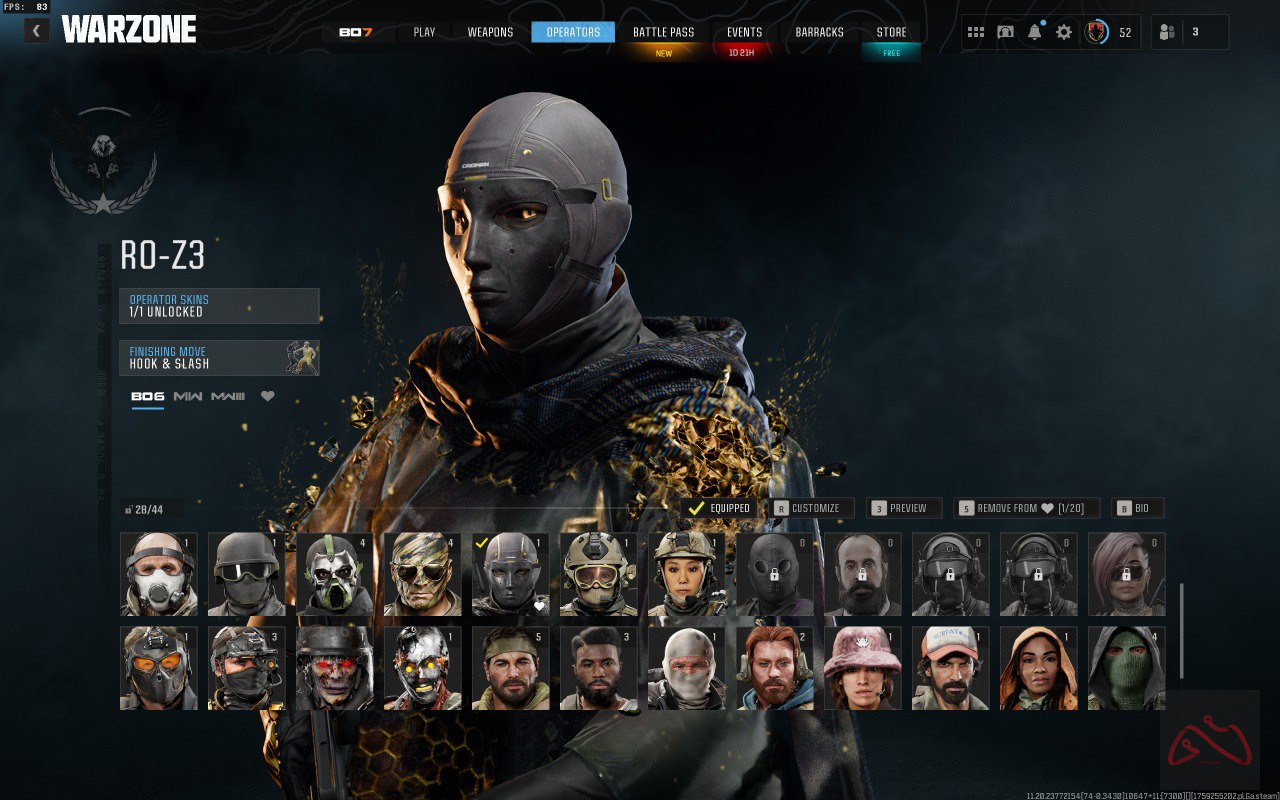Open the Battle Pass tab
This screenshot has width=1280, height=800.
(663, 32)
